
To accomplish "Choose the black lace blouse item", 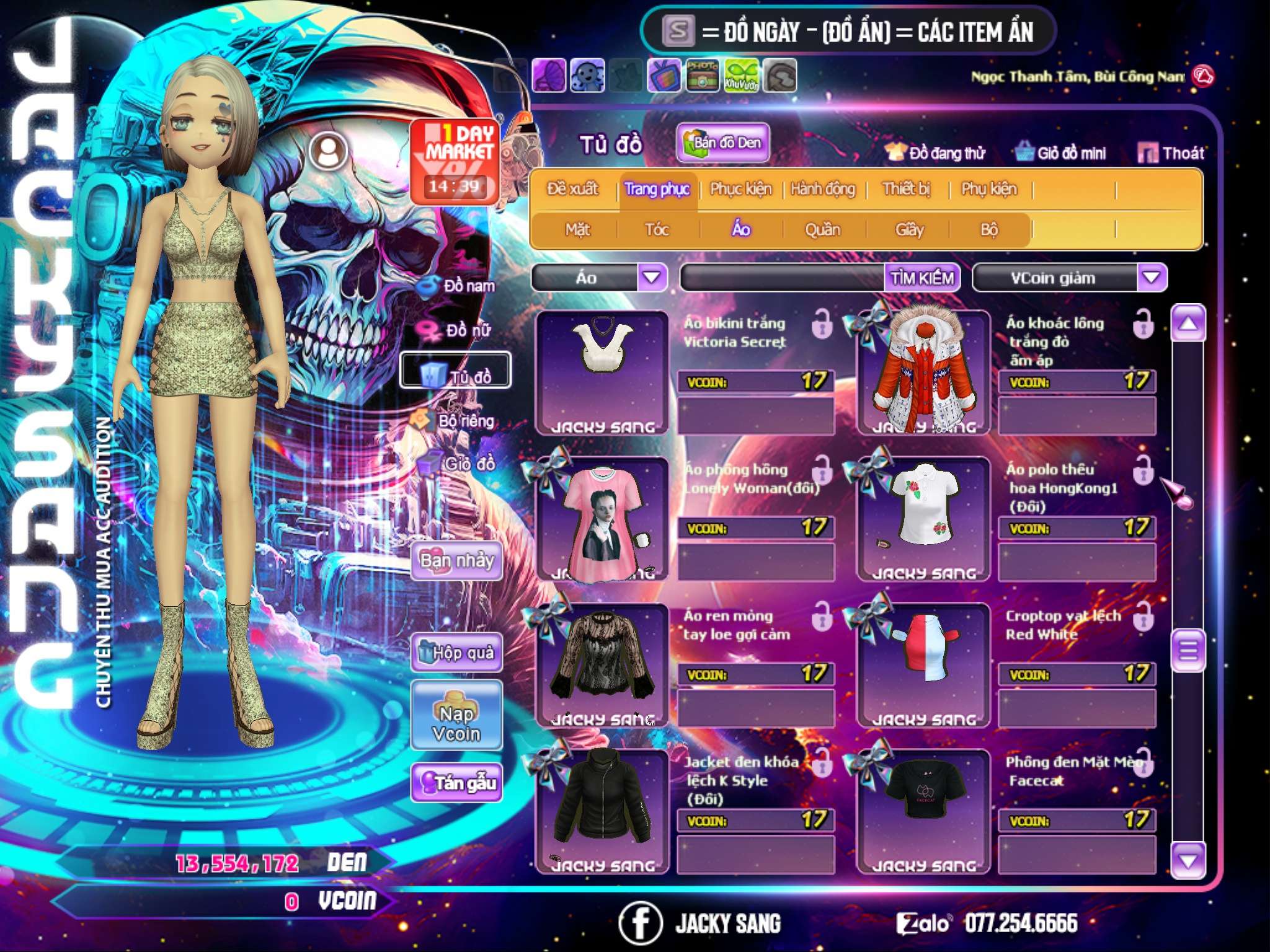I will tap(602, 663).
